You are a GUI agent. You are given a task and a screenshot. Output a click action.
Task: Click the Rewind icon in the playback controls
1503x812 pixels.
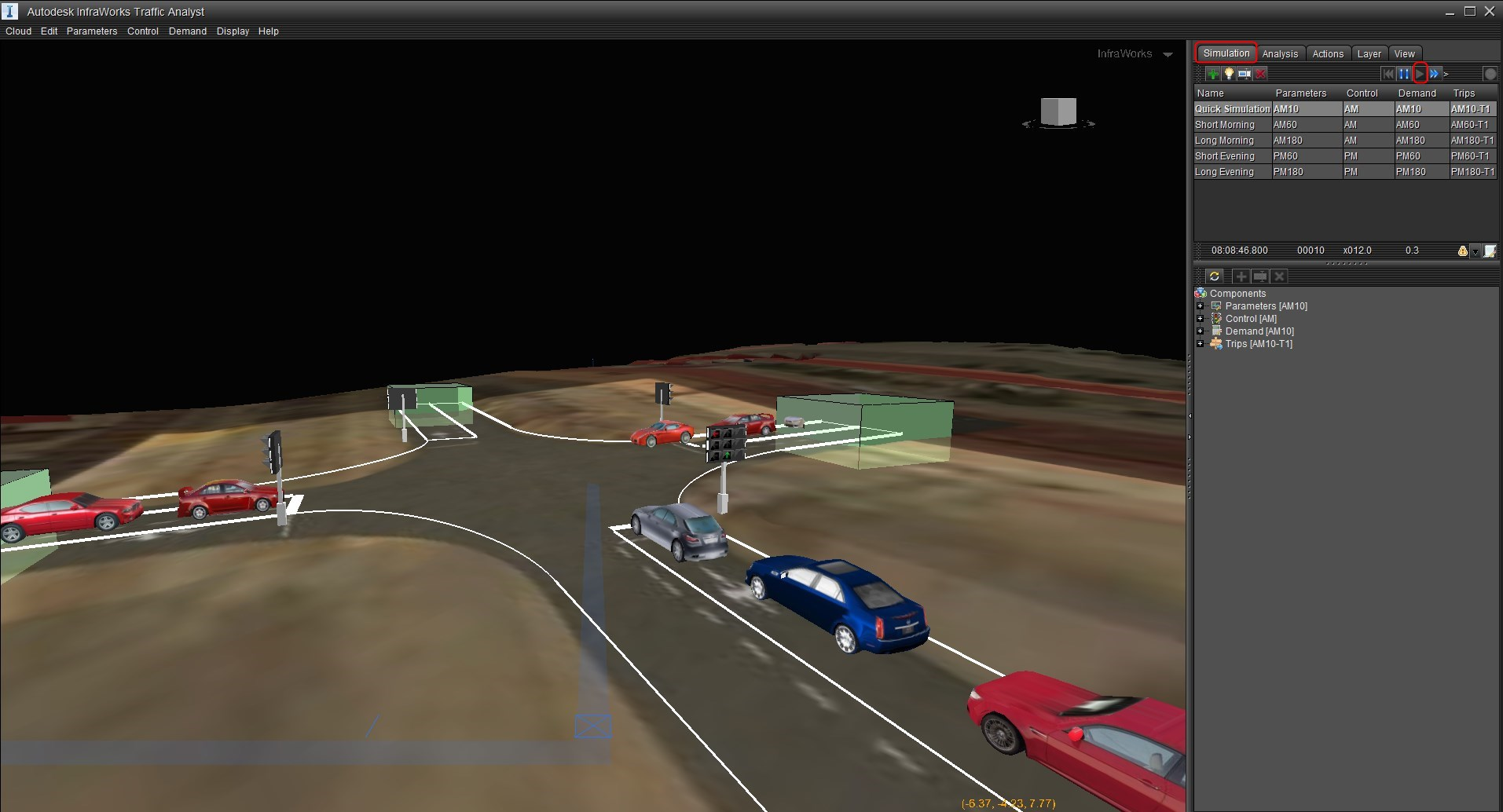click(1388, 74)
